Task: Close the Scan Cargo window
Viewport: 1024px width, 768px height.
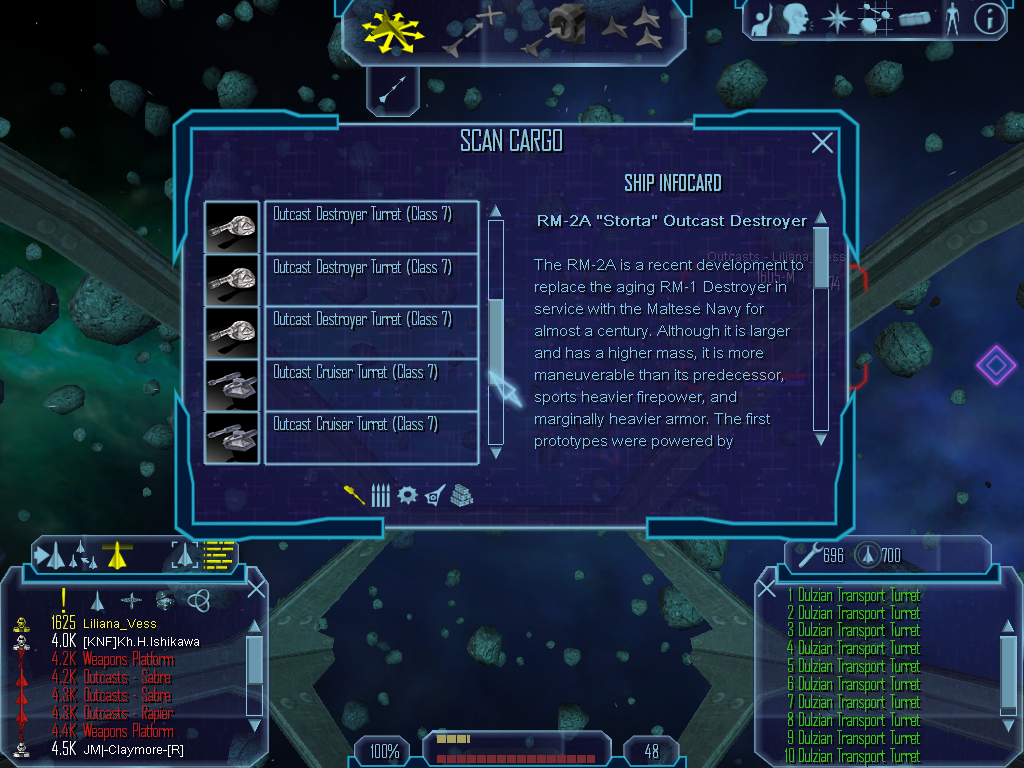Action: [822, 143]
